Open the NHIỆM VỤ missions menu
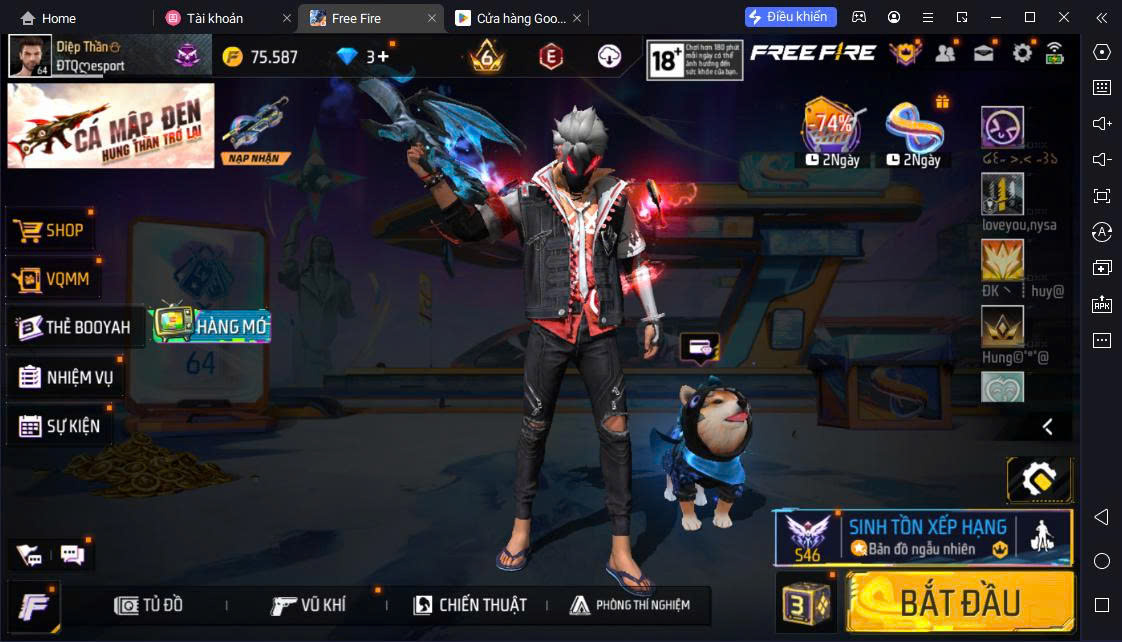The image size is (1122, 642). tap(66, 377)
